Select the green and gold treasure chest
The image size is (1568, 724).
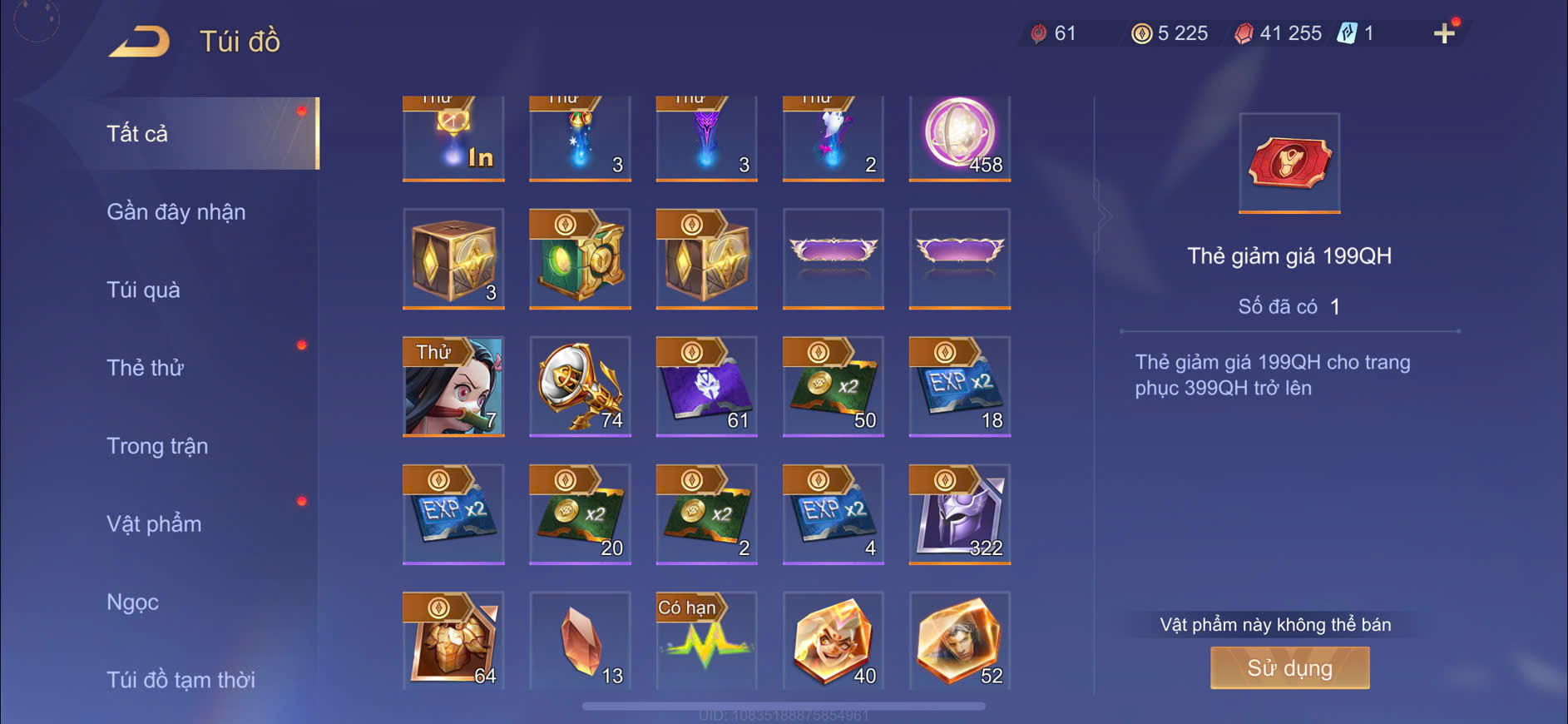580,259
